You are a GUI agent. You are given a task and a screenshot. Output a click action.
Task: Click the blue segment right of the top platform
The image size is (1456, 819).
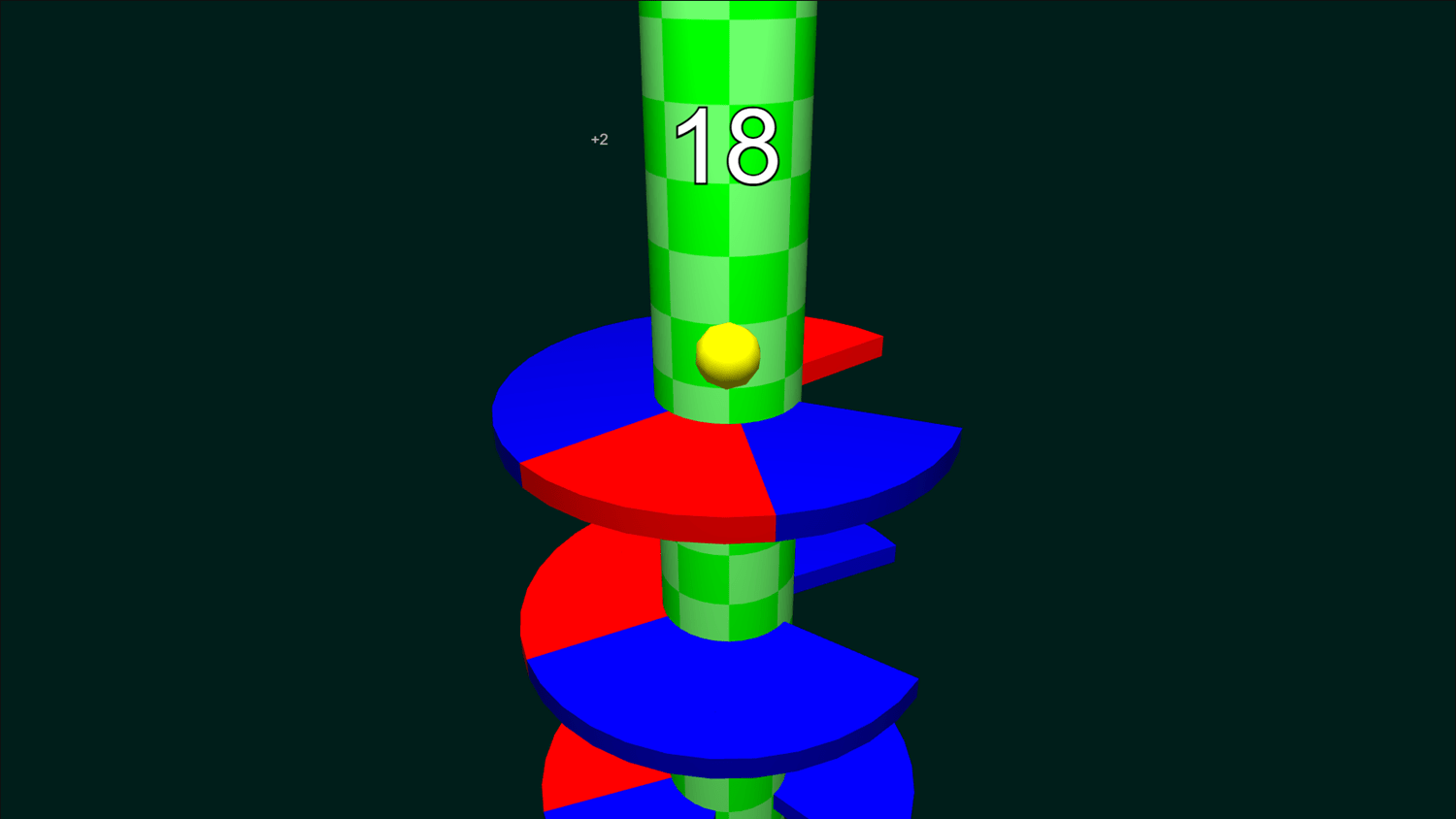click(864, 456)
